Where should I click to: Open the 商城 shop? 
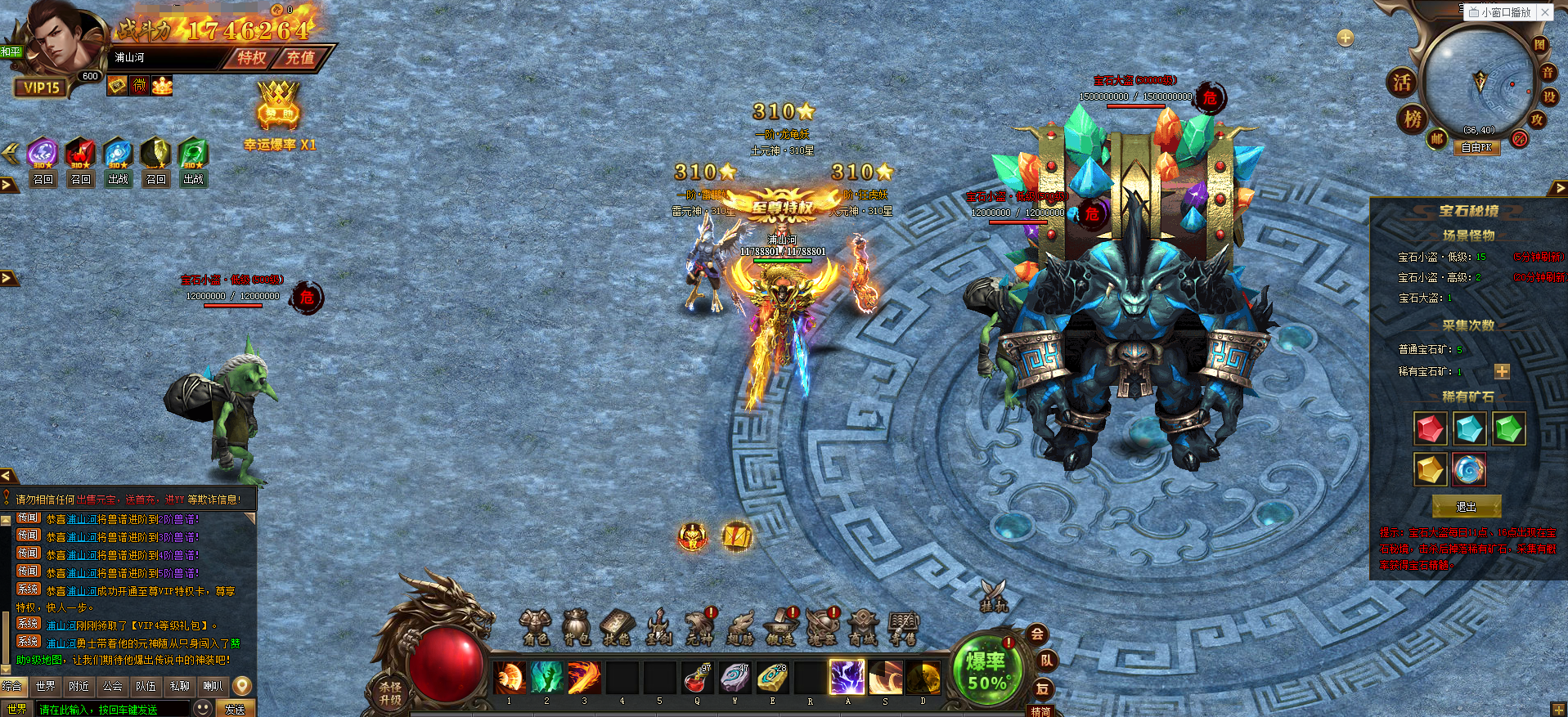(863, 628)
